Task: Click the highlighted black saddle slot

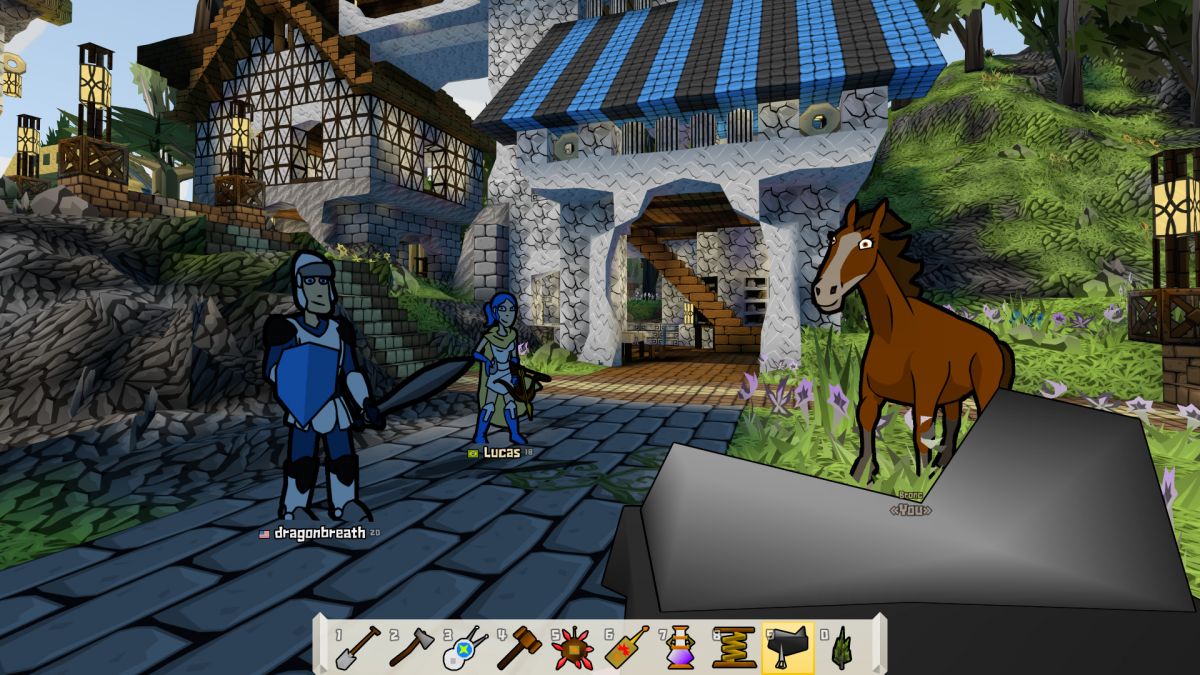Action: click(x=788, y=647)
